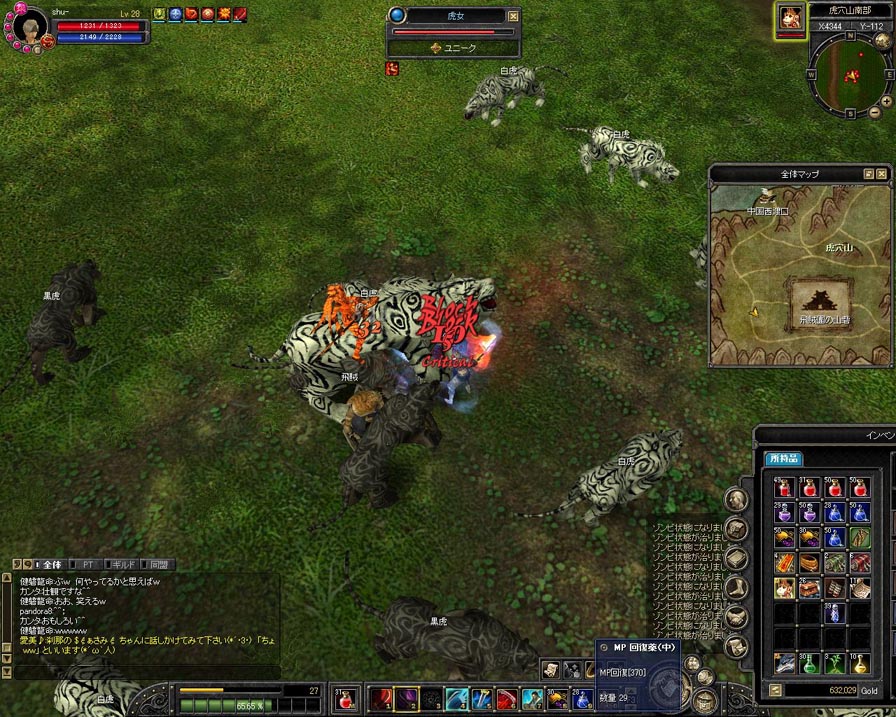Switch to the PT chat tab

88,565
